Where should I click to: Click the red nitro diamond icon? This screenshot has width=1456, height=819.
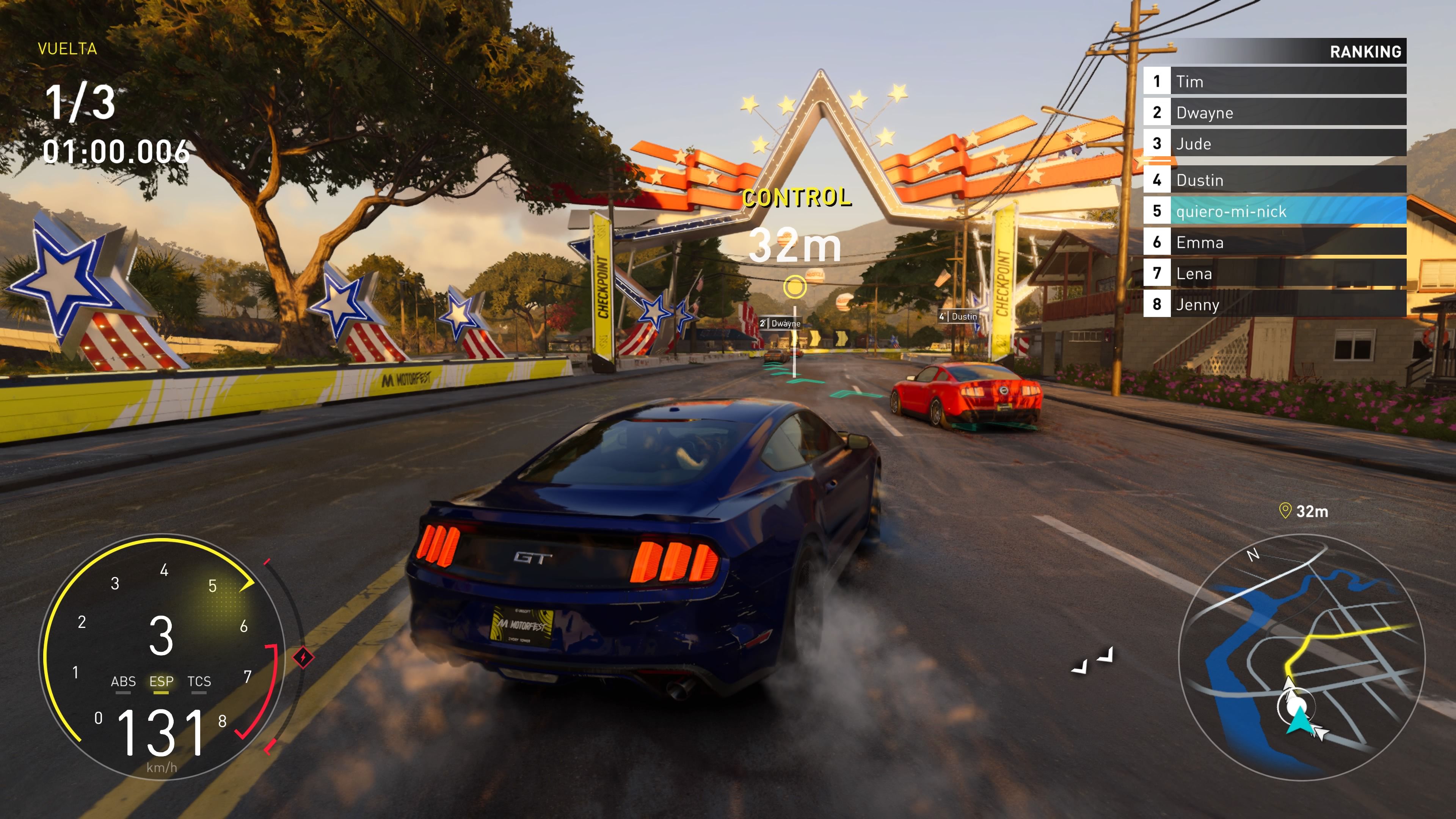coord(303,657)
